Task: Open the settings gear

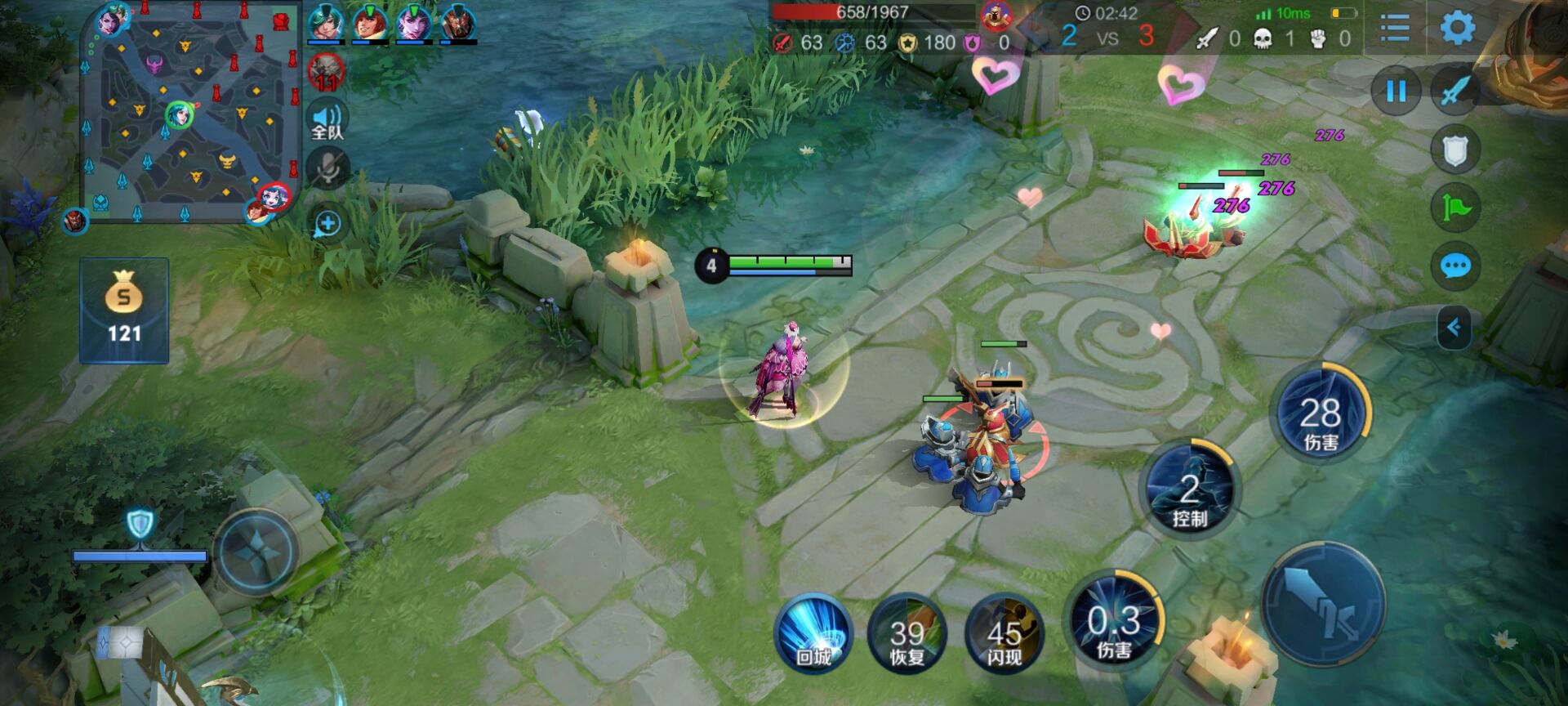Action: (x=1457, y=29)
